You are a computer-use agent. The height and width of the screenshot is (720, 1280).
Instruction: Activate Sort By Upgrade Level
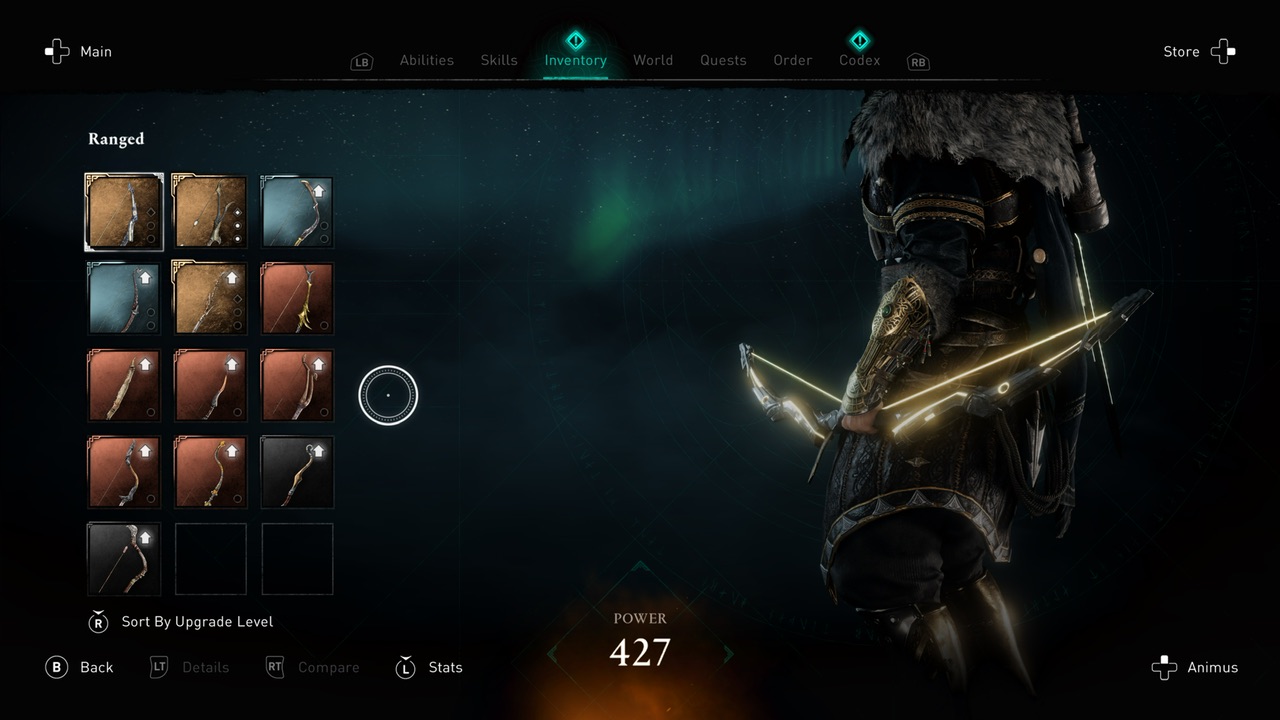(x=182, y=621)
